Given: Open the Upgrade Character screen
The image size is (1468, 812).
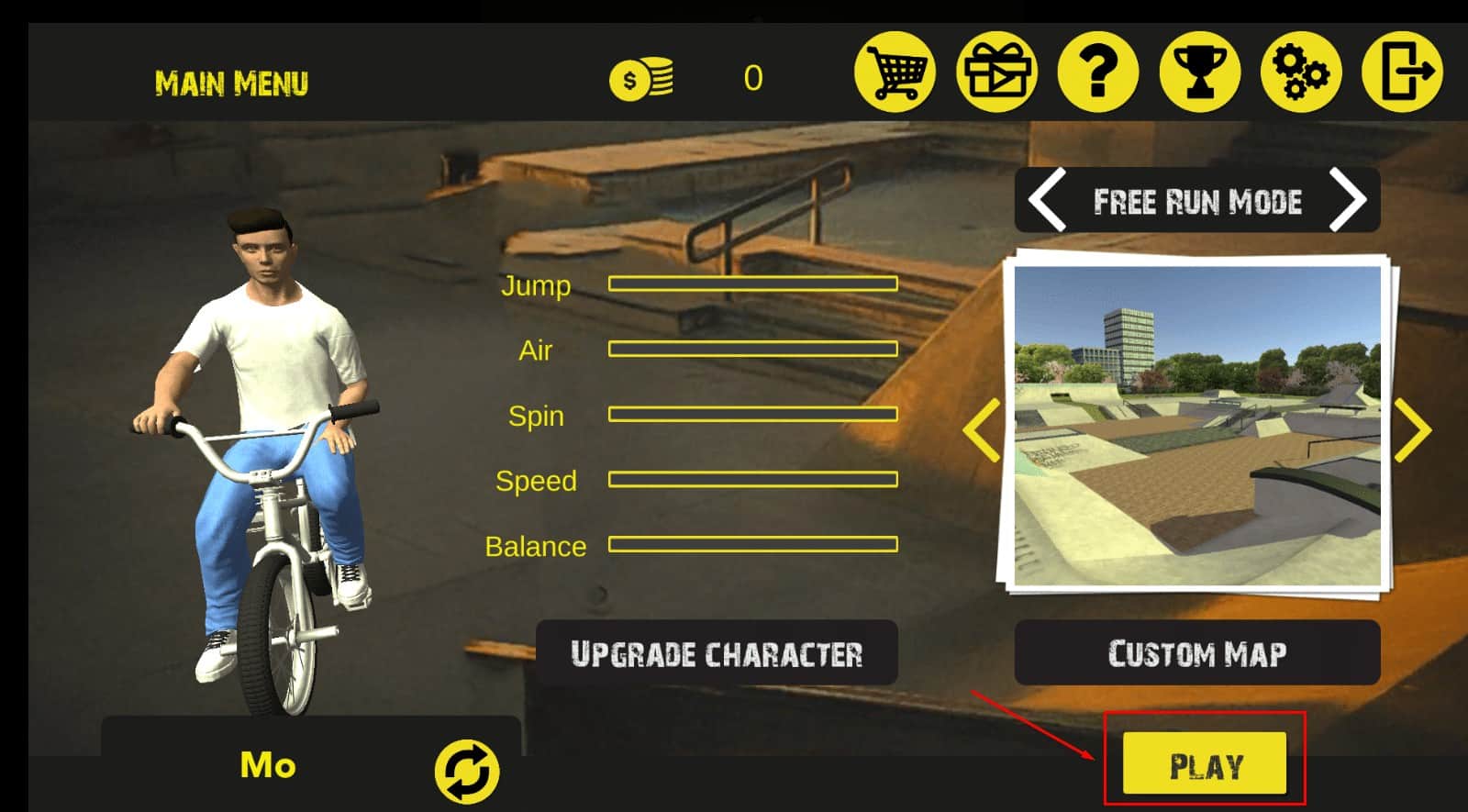Looking at the screenshot, I should pyautogui.click(x=717, y=653).
